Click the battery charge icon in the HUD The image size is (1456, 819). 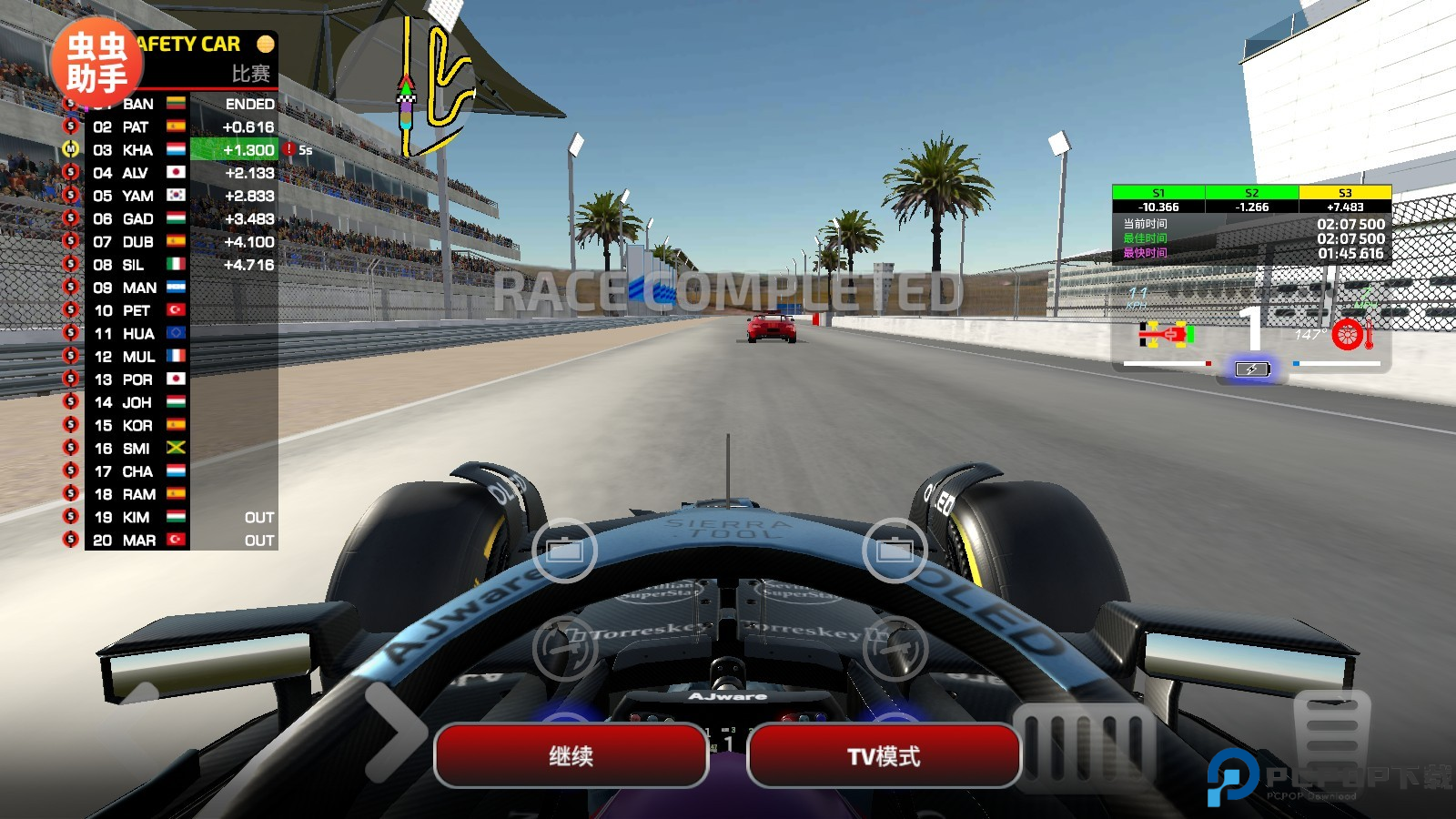tap(1251, 368)
